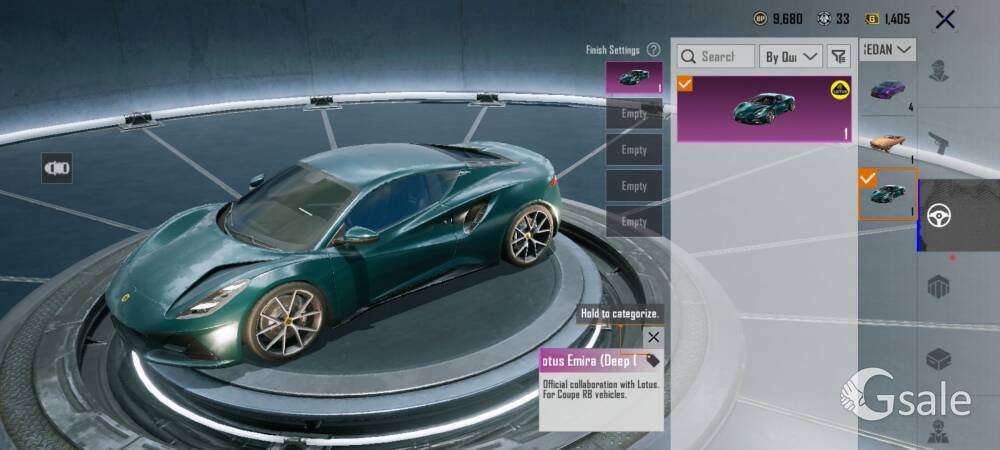Select the equipped finish slot with green car

(x=633, y=78)
